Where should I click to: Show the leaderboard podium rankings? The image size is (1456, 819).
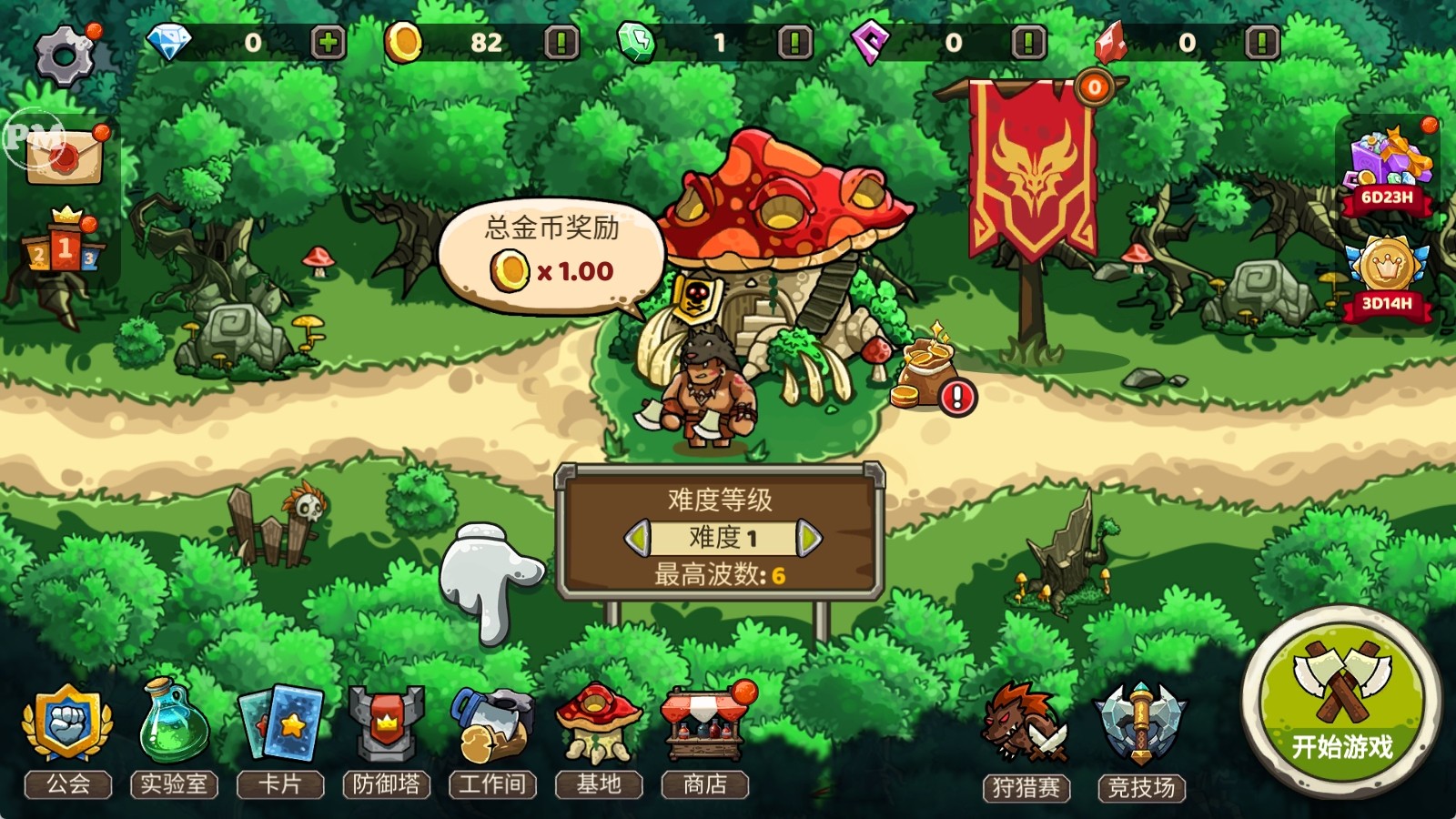(x=64, y=246)
